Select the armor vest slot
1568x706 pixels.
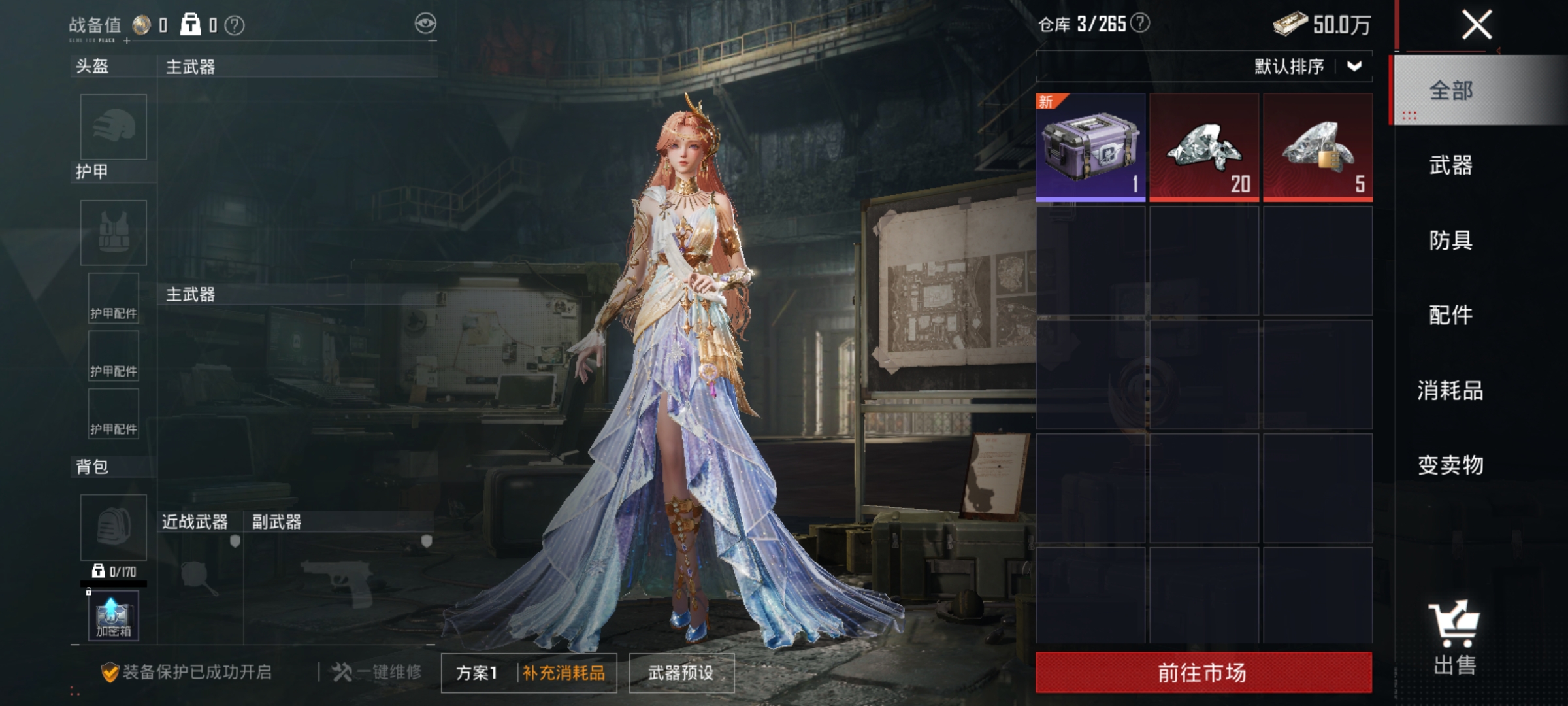point(112,232)
